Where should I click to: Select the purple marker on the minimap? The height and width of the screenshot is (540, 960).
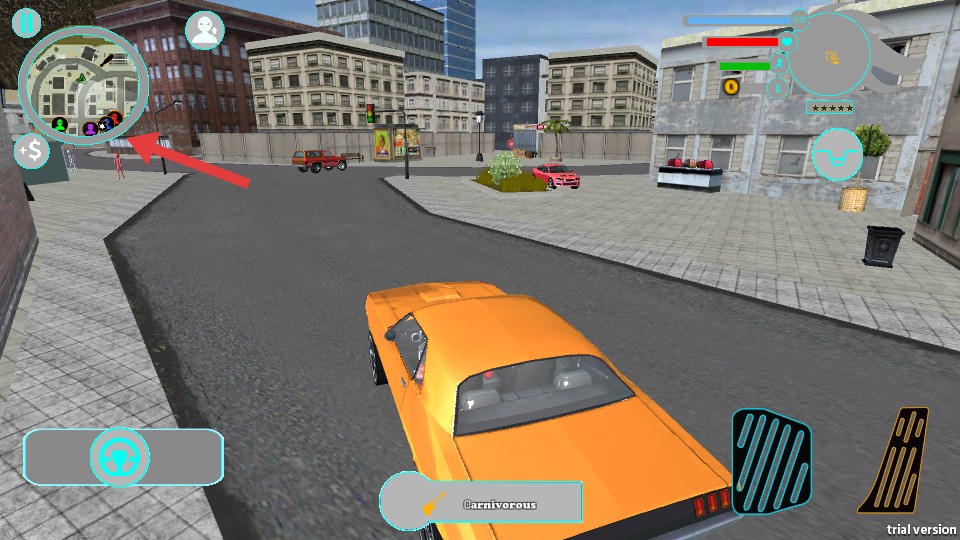(x=90, y=127)
